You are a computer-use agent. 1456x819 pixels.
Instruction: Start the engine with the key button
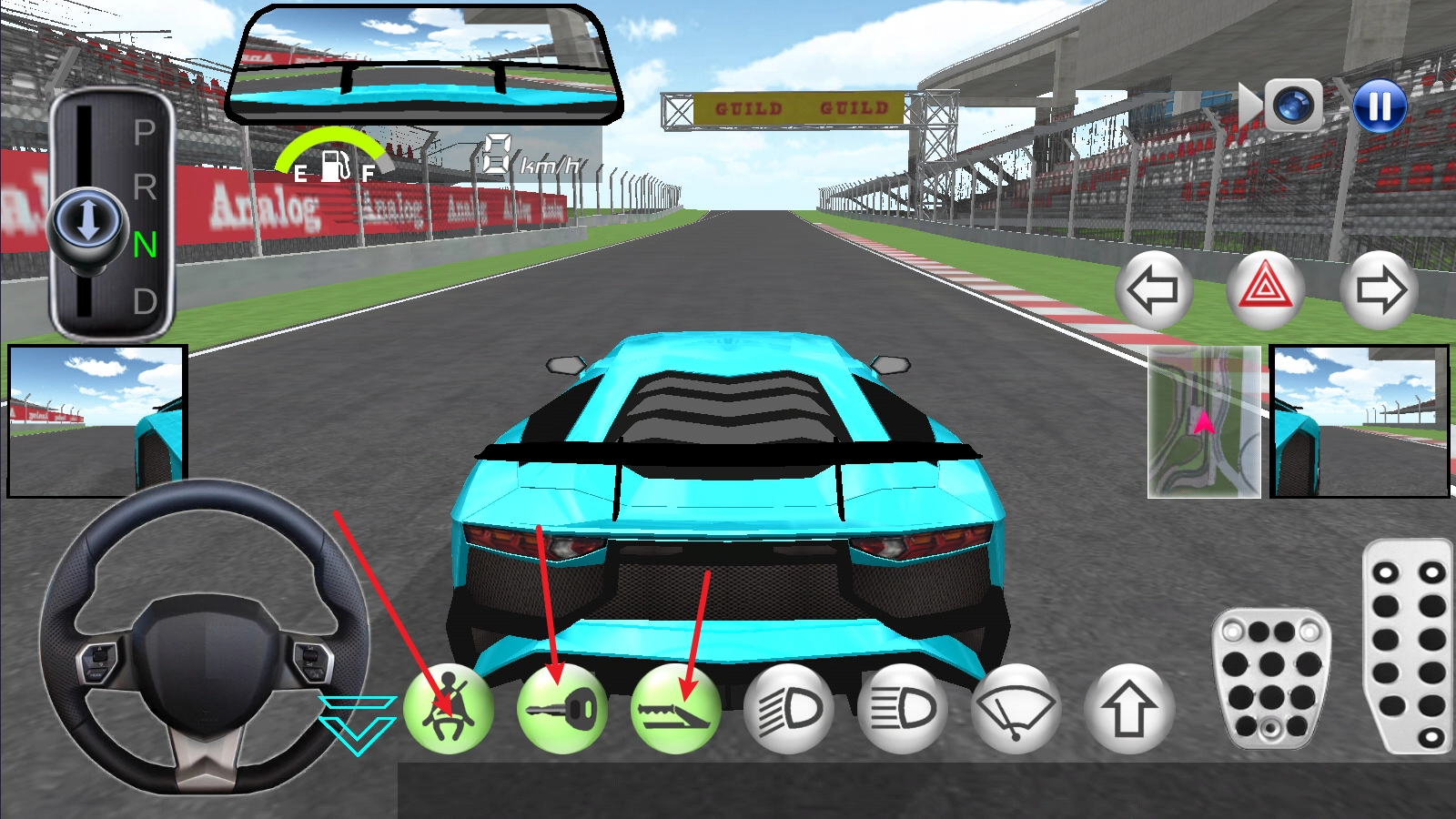point(561,709)
